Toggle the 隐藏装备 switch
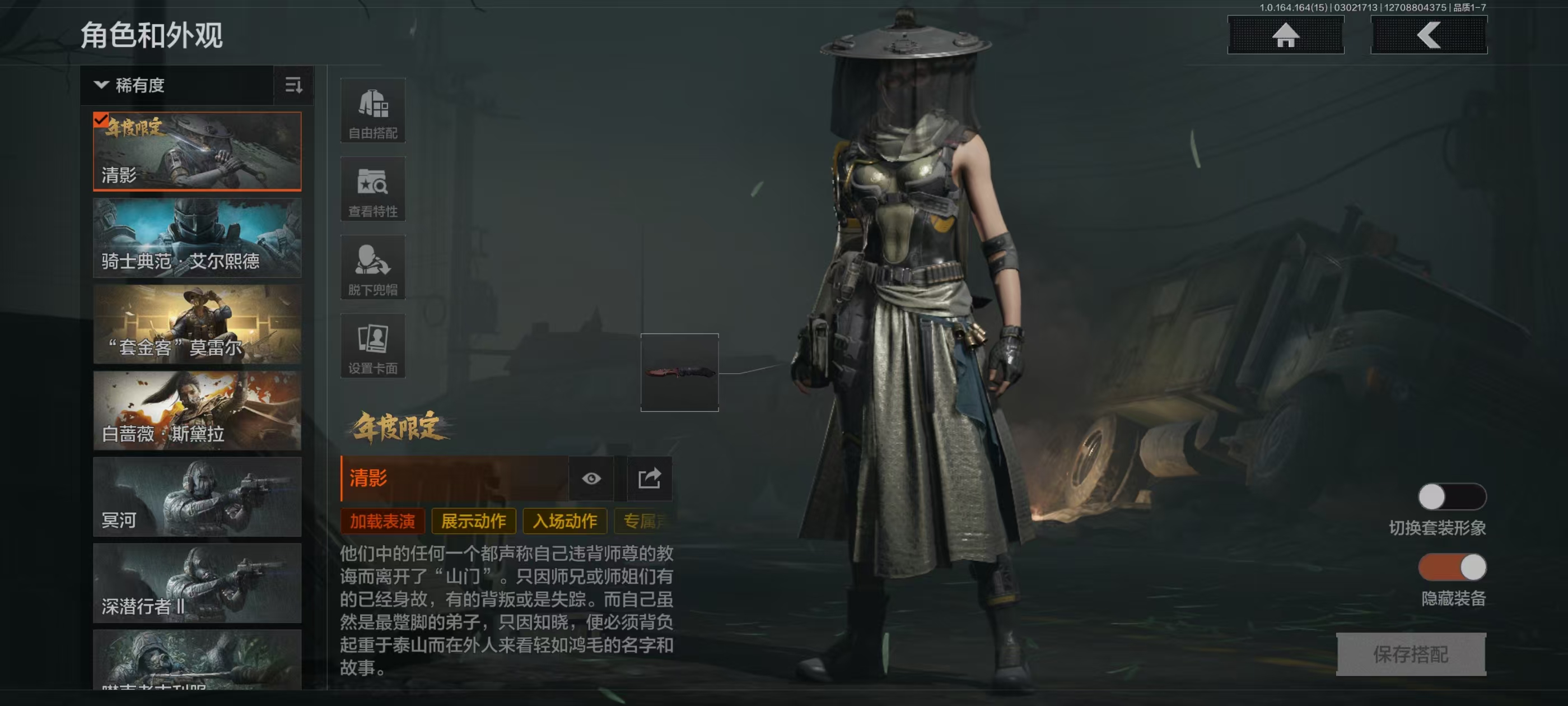1568x706 pixels. pos(1452,568)
